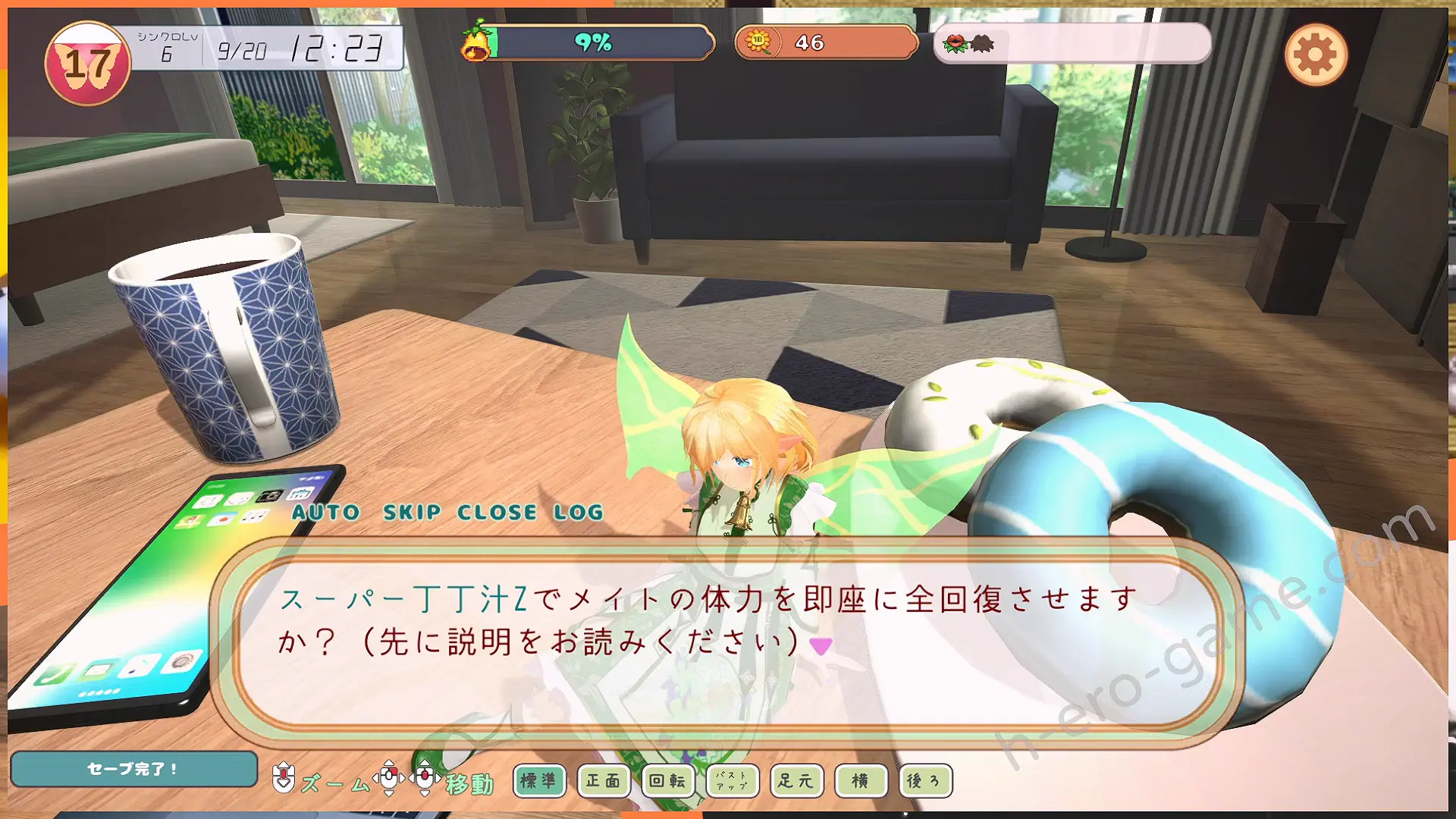Select the 標準 camera view

(x=539, y=780)
